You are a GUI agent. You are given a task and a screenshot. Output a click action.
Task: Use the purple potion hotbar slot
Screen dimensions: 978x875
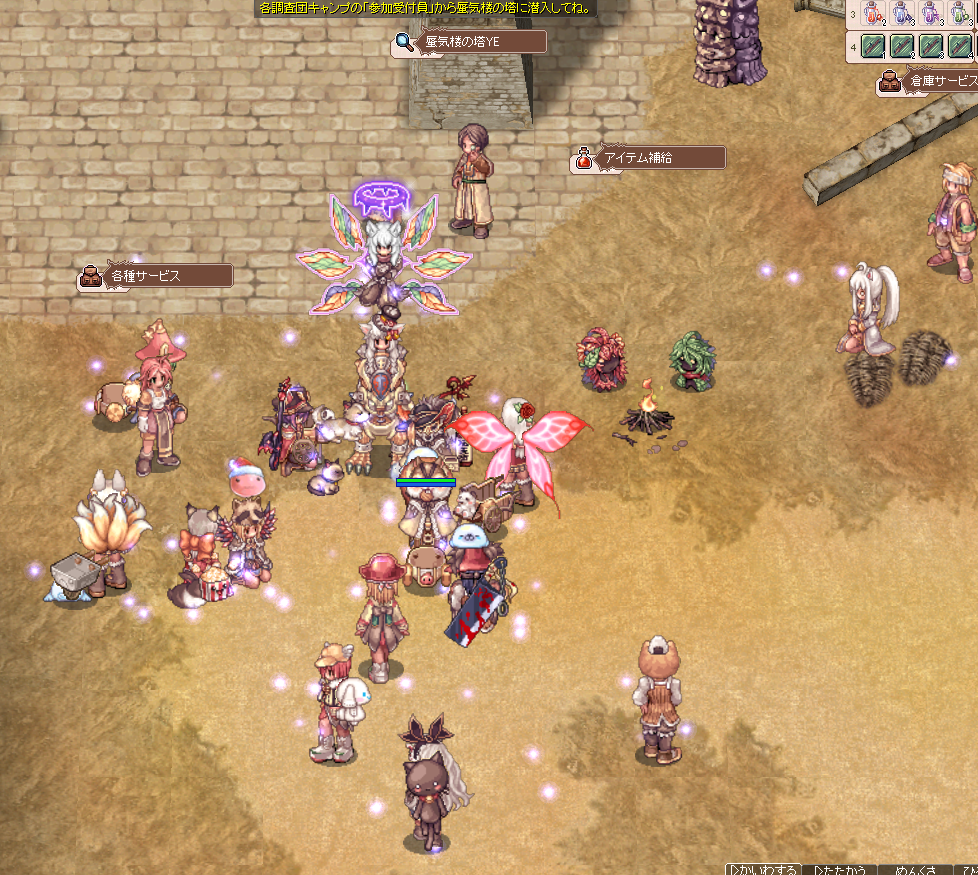tap(932, 14)
